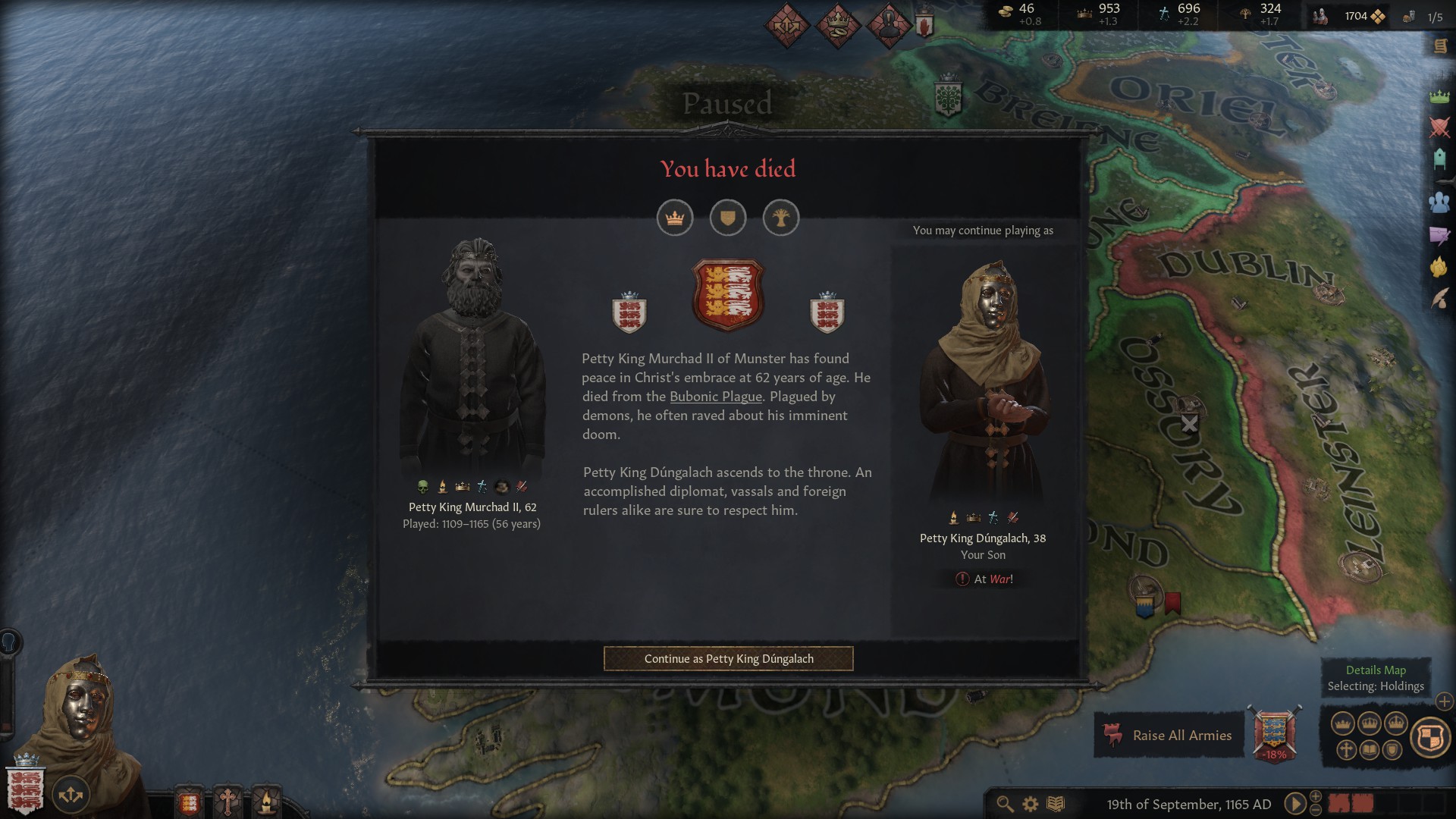The width and height of the screenshot is (1456, 819).
Task: Select the dynasty tree icon in death window
Action: tap(781, 218)
